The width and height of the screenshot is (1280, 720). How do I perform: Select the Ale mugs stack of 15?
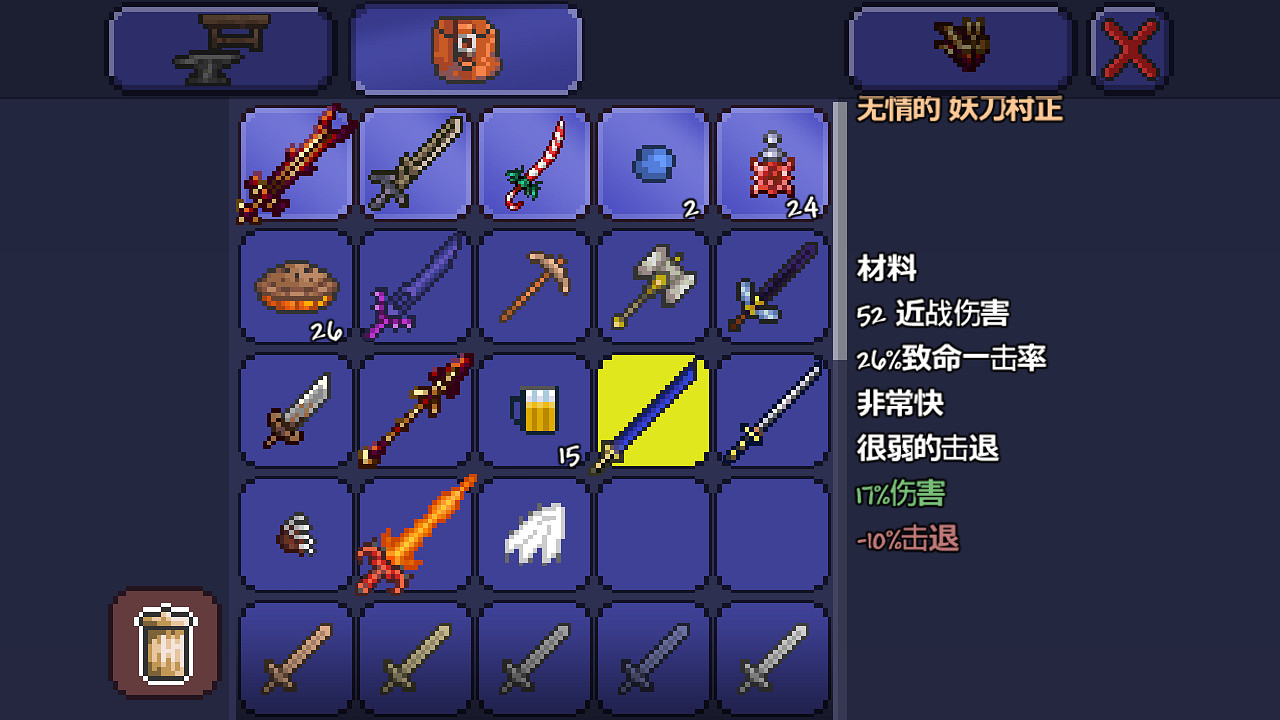(533, 411)
